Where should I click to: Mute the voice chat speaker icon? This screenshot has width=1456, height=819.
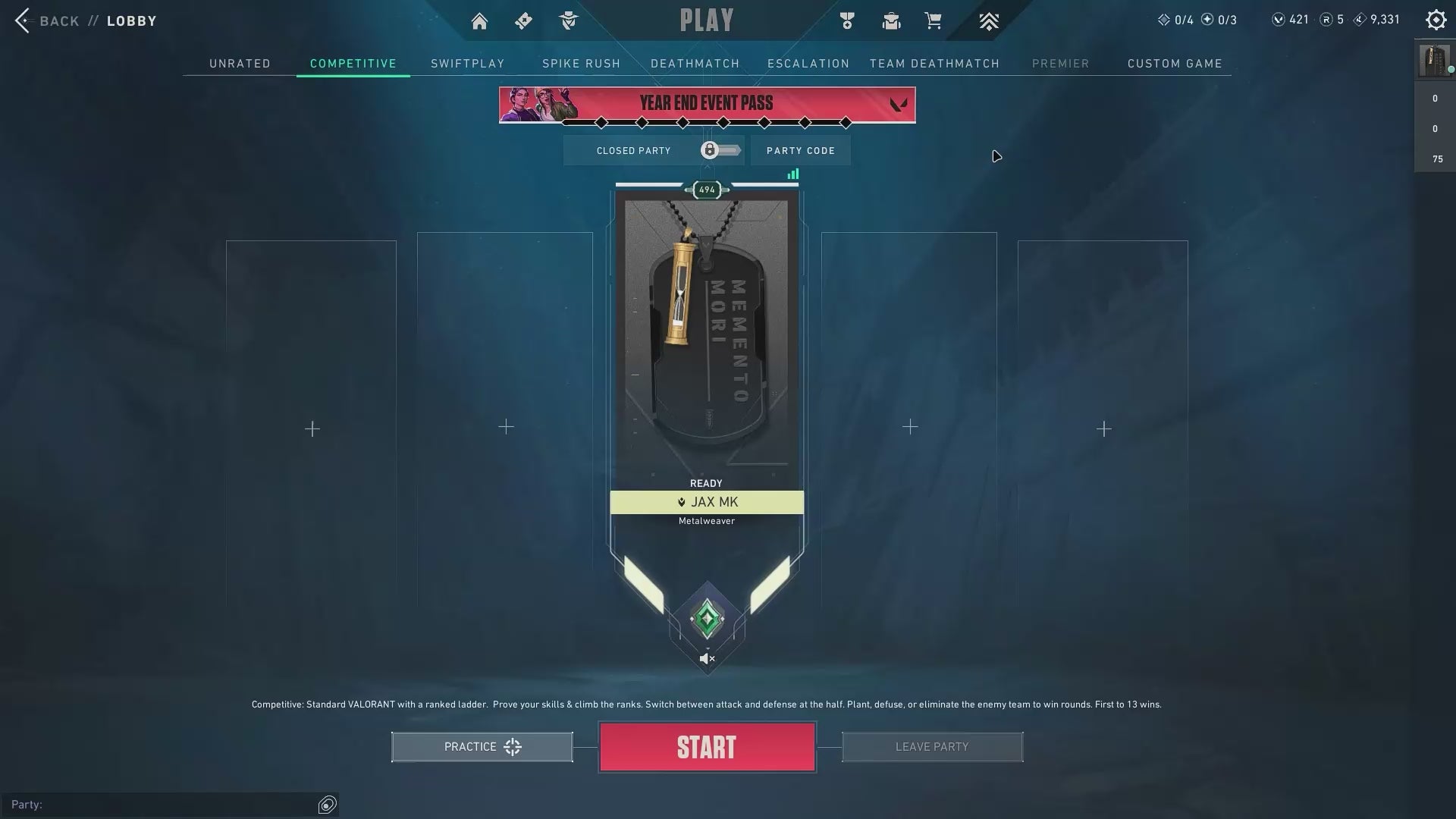click(x=706, y=658)
